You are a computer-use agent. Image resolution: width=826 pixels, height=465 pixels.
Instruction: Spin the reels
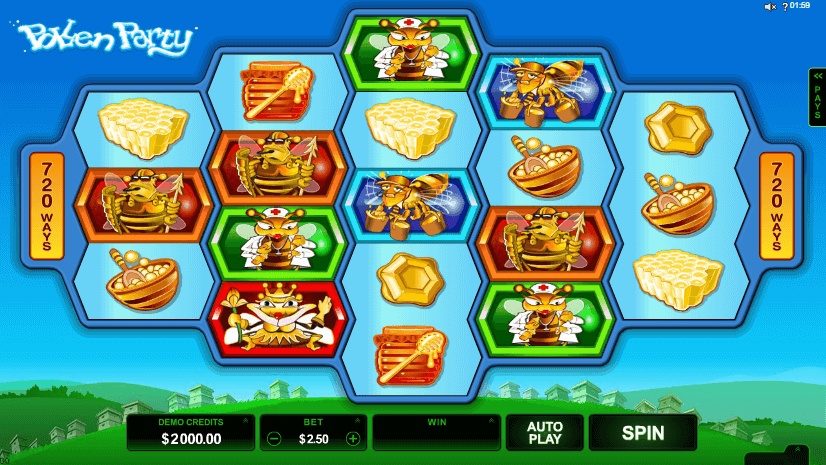643,433
